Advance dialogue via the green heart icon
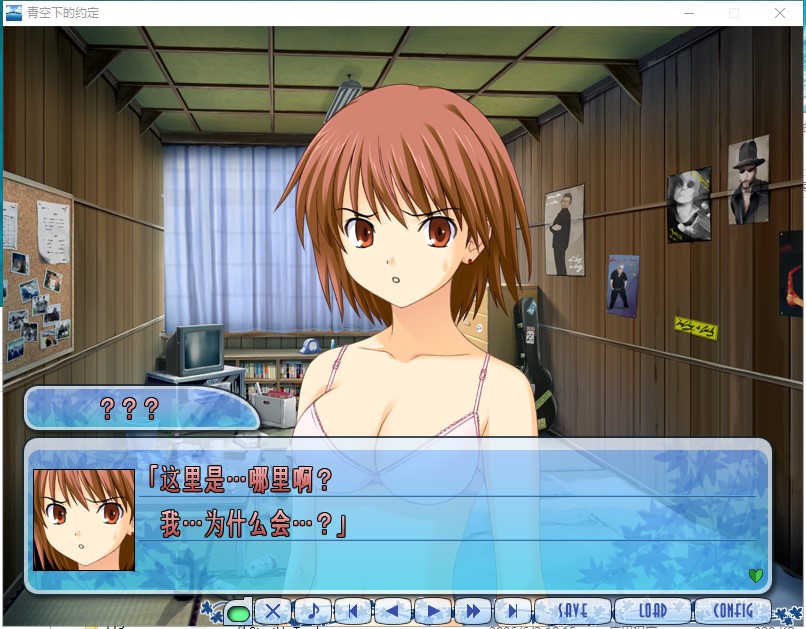Image resolution: width=806 pixels, height=629 pixels. 755,575
